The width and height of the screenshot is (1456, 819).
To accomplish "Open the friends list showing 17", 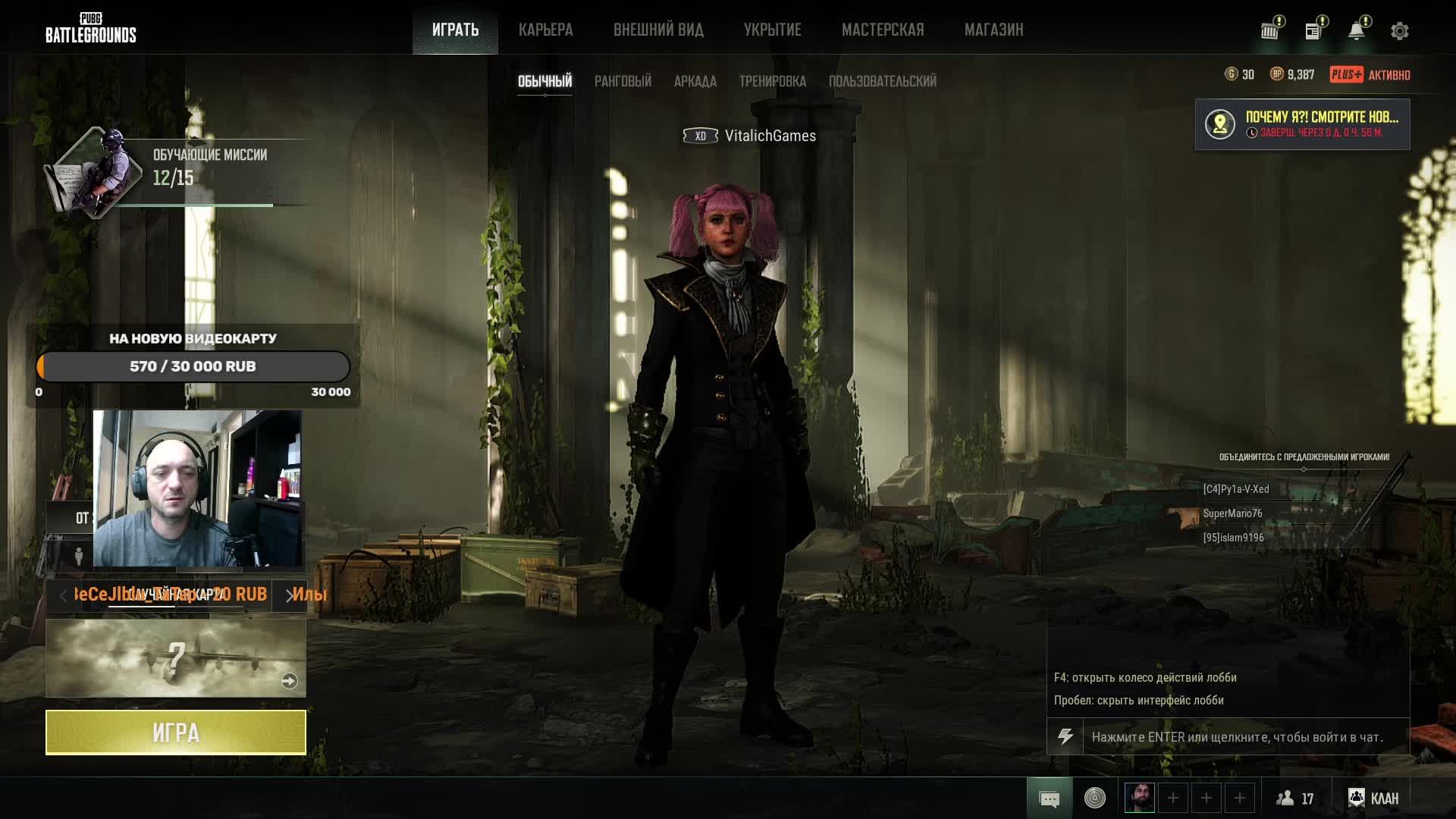I will 1295,799.
